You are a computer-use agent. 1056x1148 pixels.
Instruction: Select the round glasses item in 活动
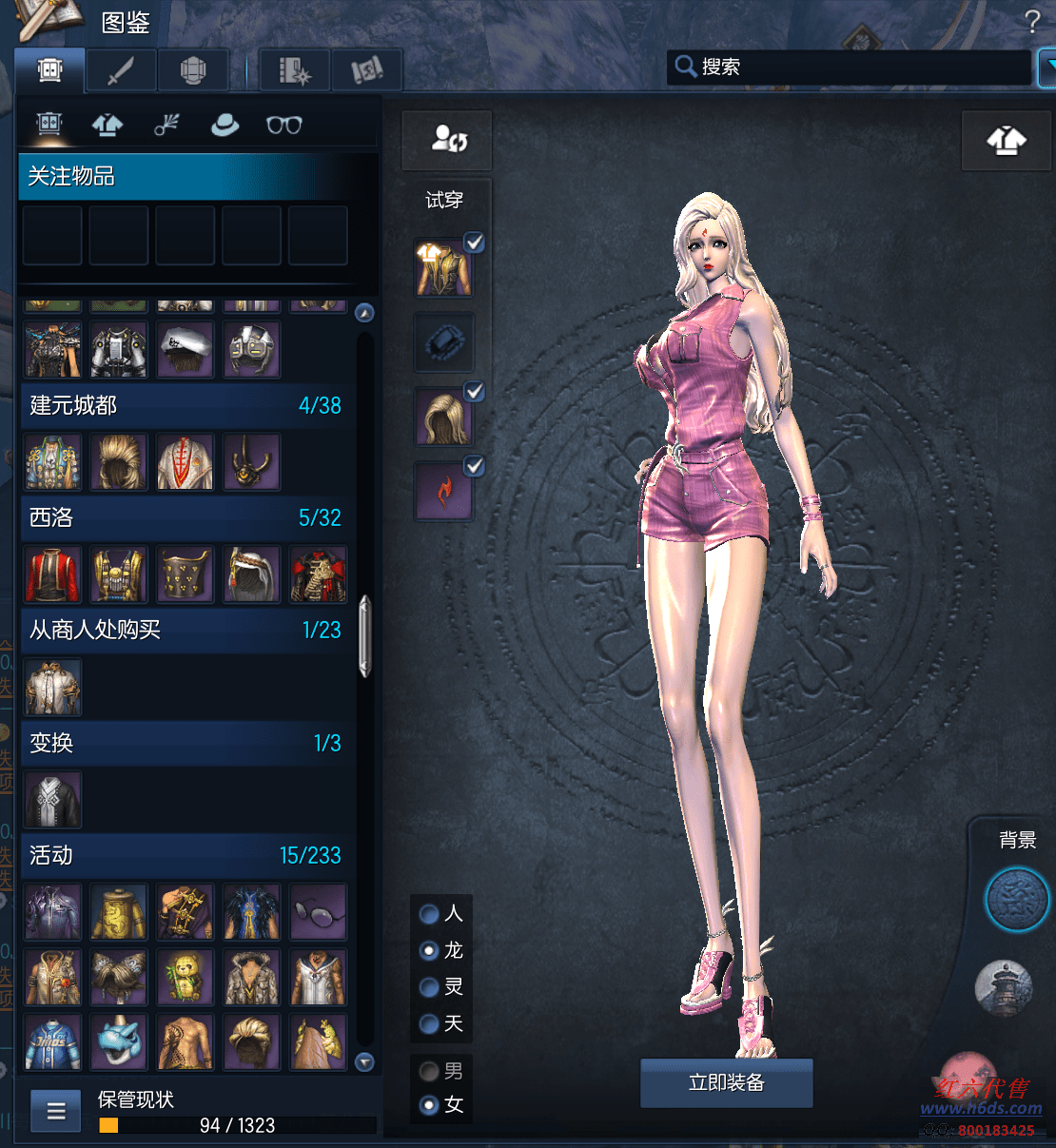pyautogui.click(x=319, y=911)
